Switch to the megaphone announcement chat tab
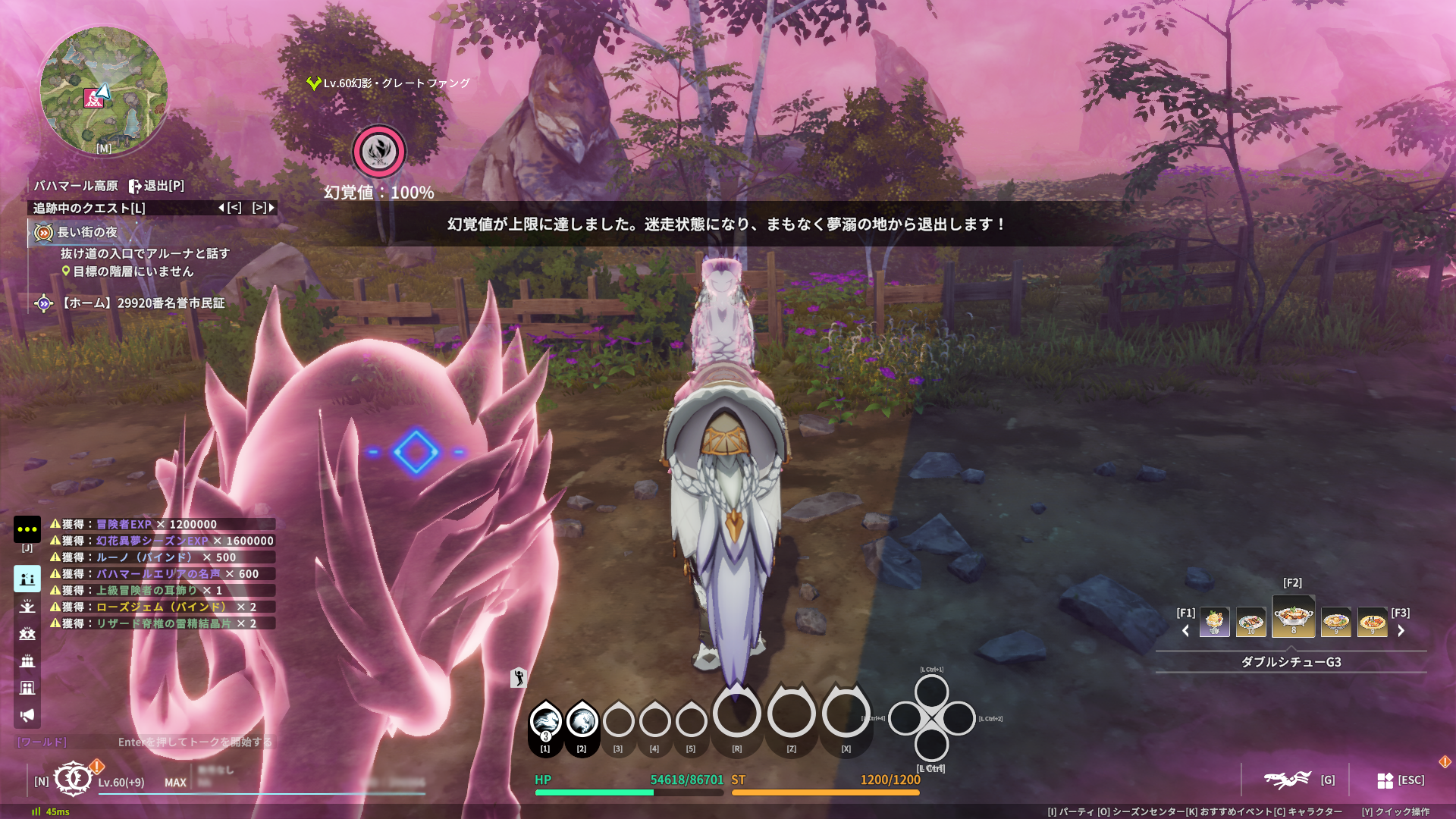This screenshot has width=1456, height=819. point(27,715)
